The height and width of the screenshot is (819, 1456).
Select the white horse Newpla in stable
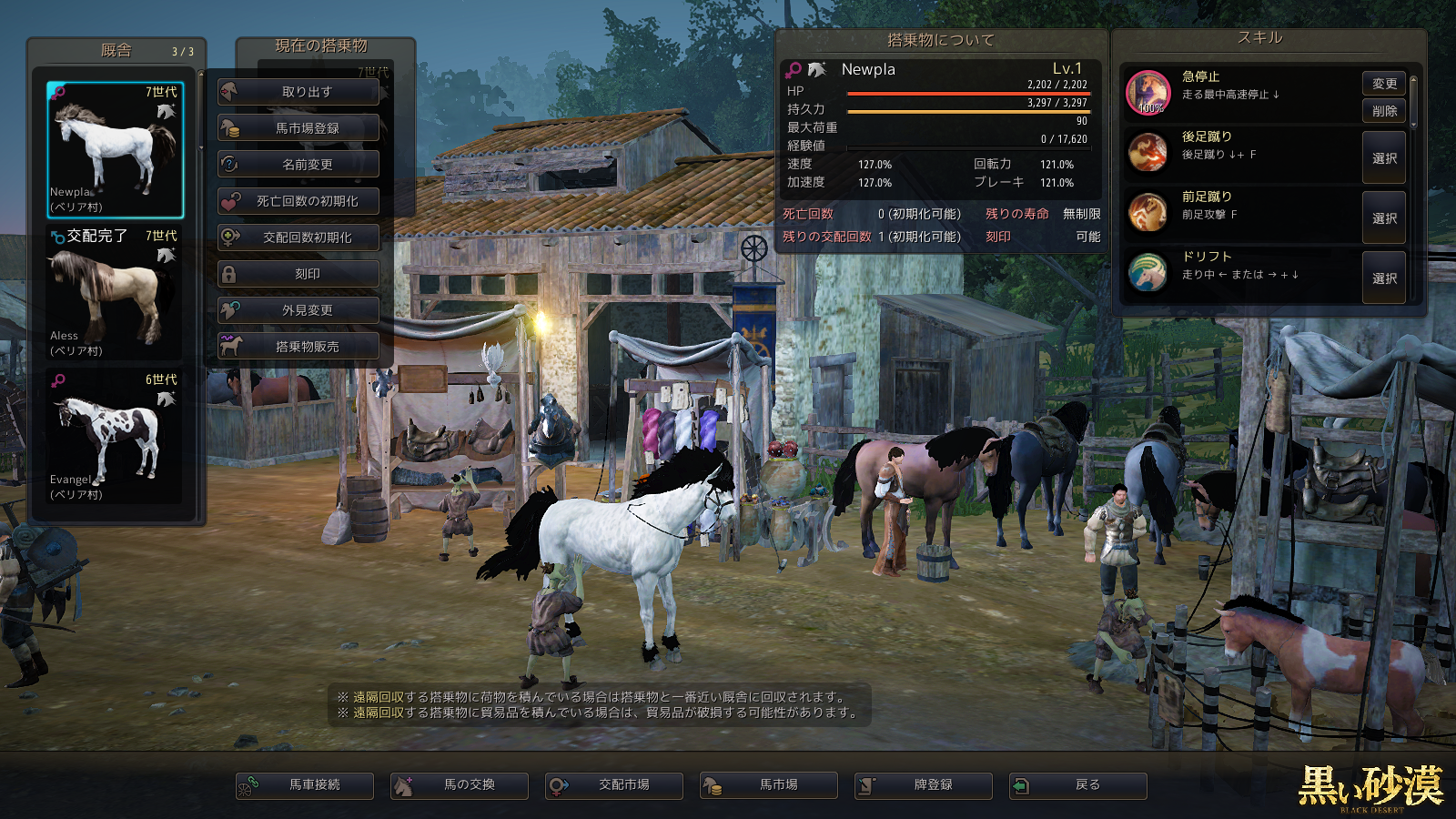point(115,150)
